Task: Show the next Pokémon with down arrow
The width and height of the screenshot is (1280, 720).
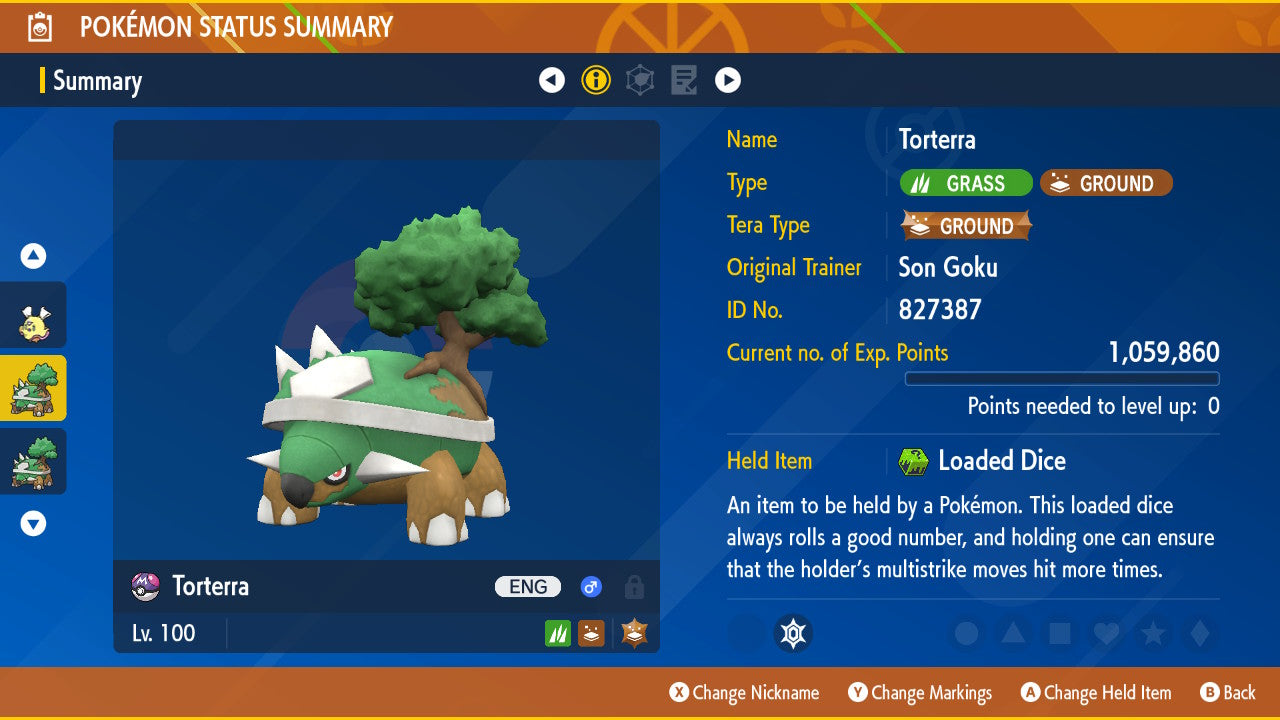Action: click(x=33, y=523)
